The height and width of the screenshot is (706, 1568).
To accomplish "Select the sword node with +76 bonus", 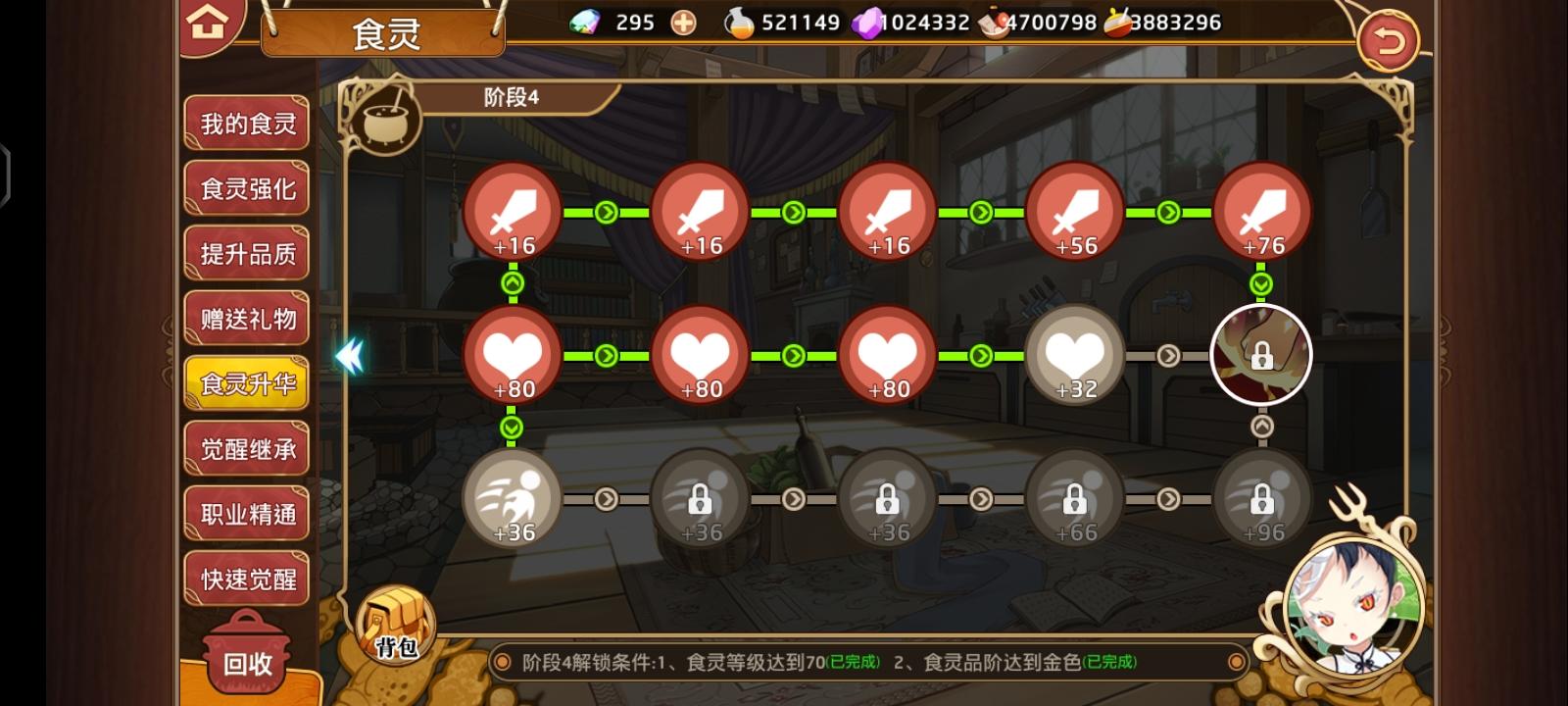I will click(1261, 214).
